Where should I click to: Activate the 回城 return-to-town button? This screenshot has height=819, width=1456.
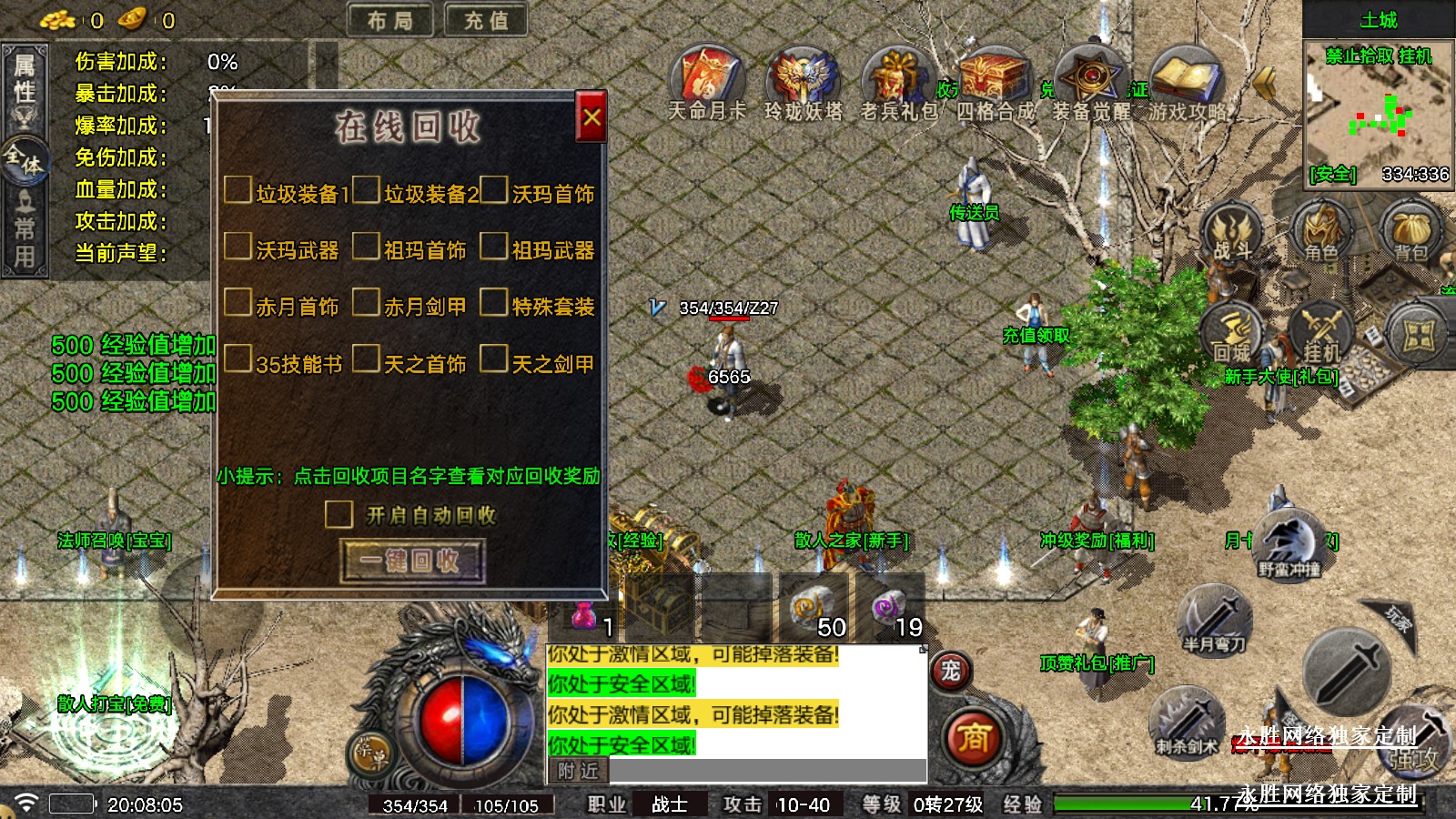(x=1232, y=334)
